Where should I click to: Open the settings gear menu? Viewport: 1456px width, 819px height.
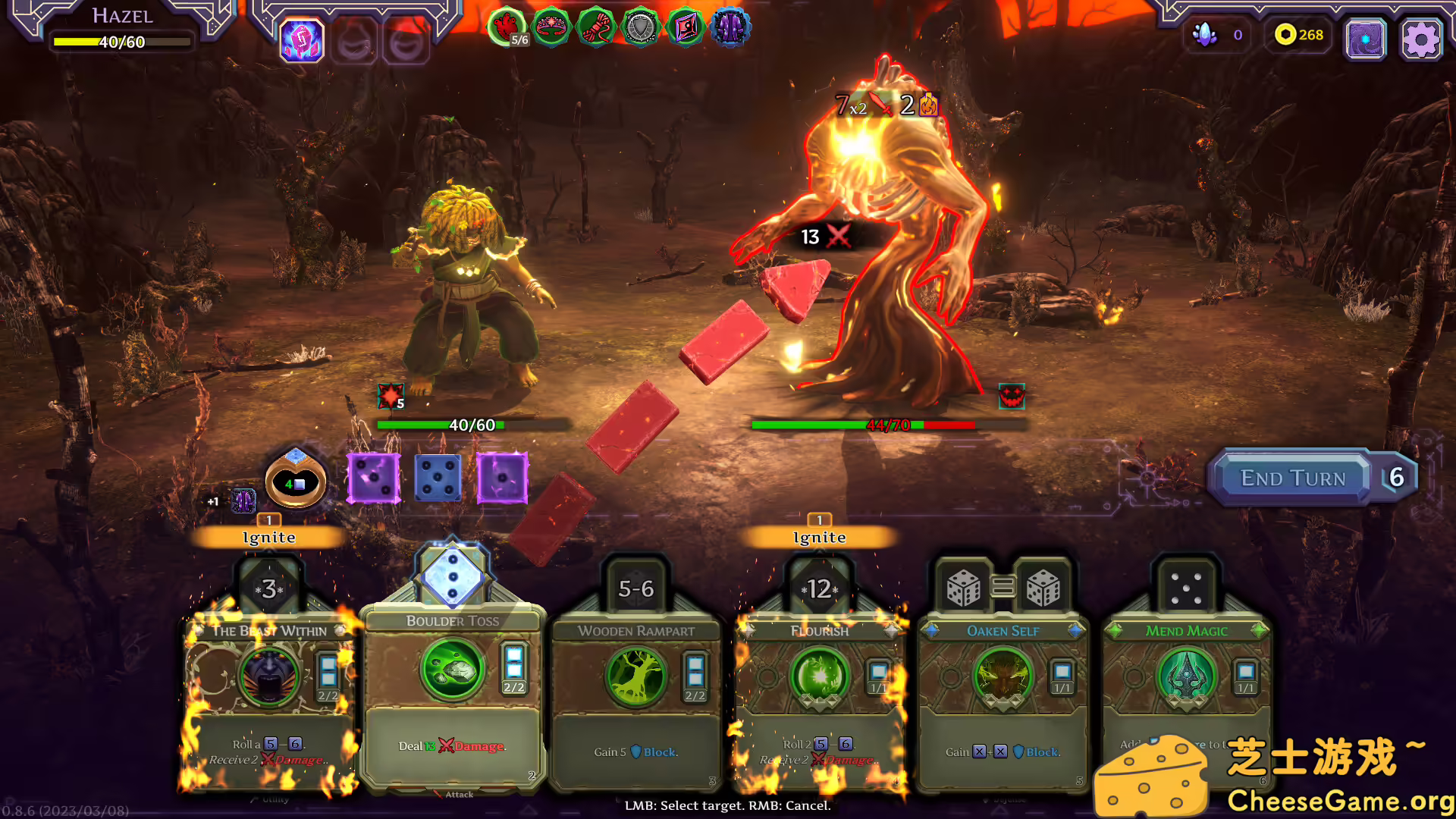pyautogui.click(x=1420, y=38)
